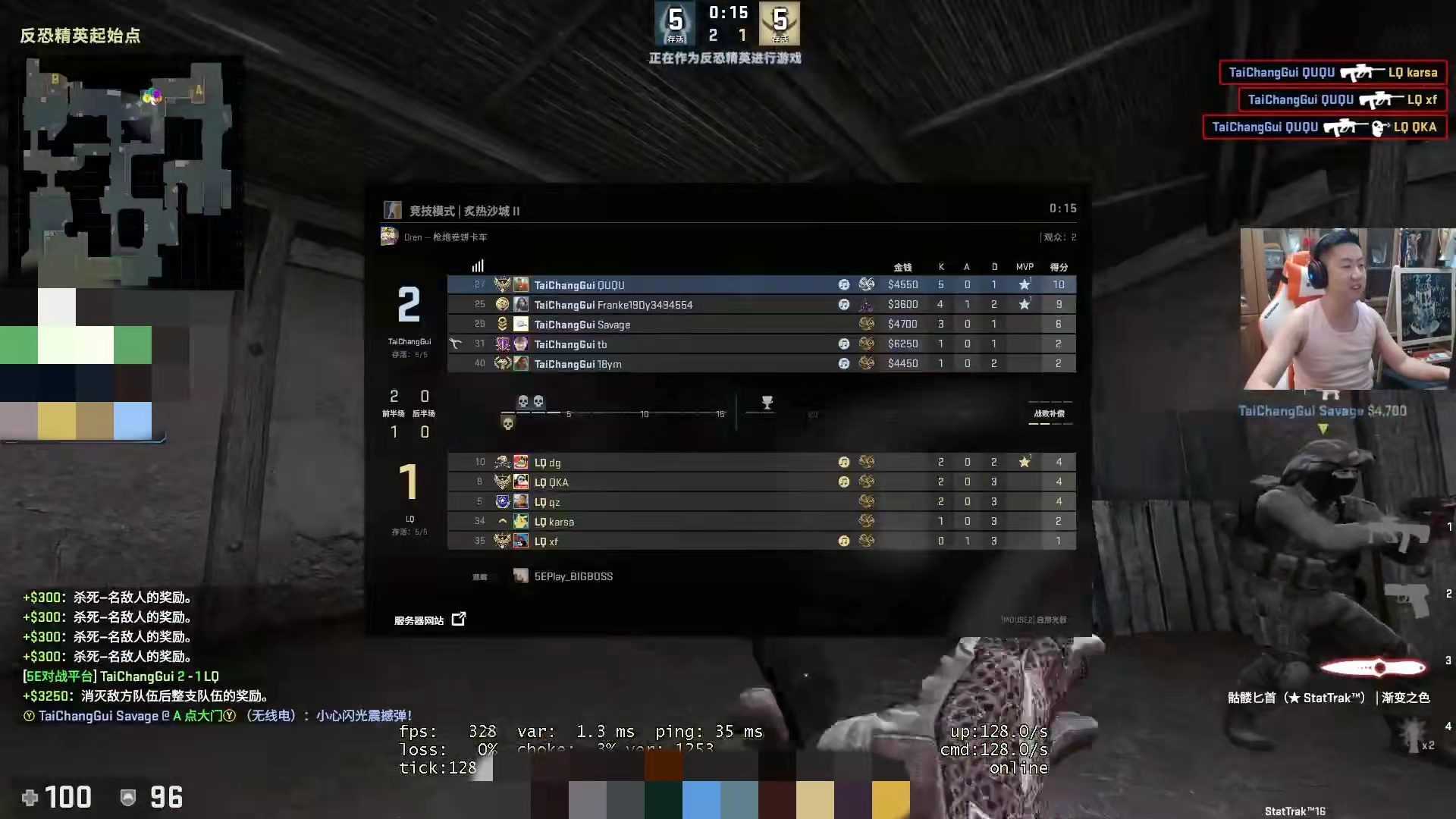
Task: Click the MVP star beside QUQU's score
Action: [1025, 284]
